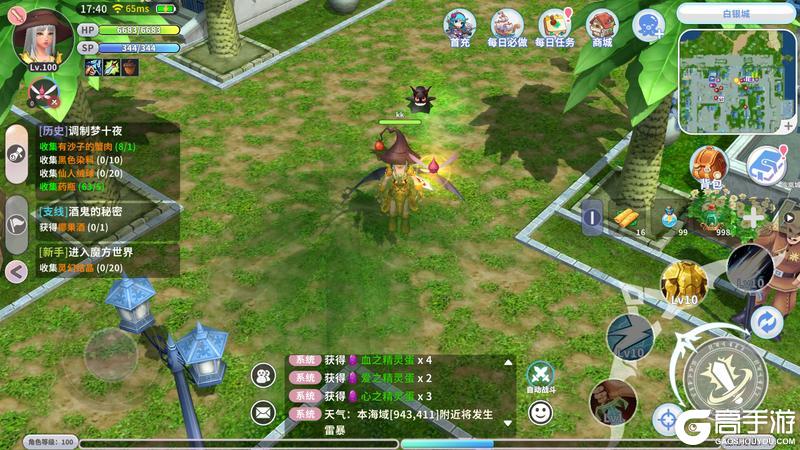Expand the octopus plus menu

648,24
